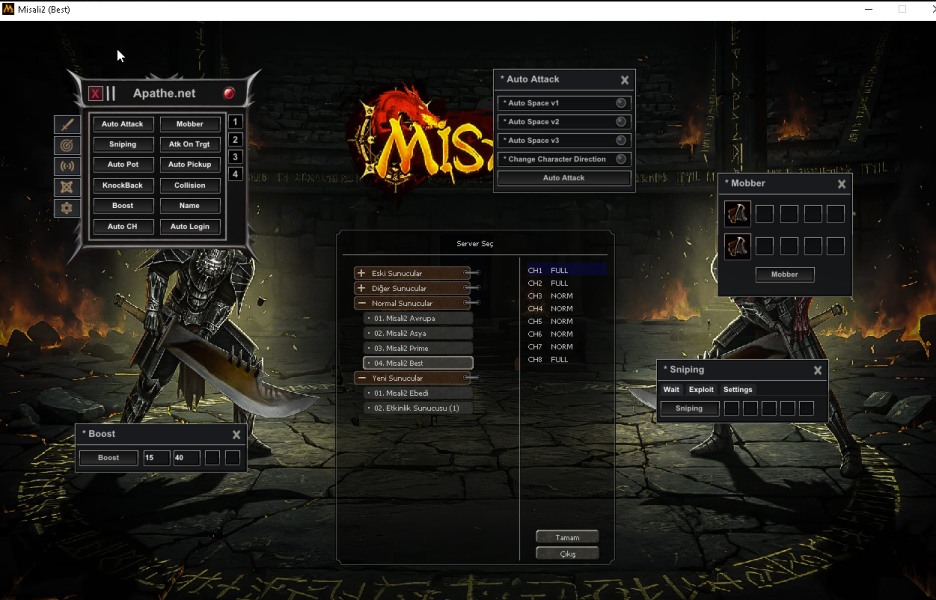
Task: Close the Auto Attack panel
Action: [x=625, y=80]
